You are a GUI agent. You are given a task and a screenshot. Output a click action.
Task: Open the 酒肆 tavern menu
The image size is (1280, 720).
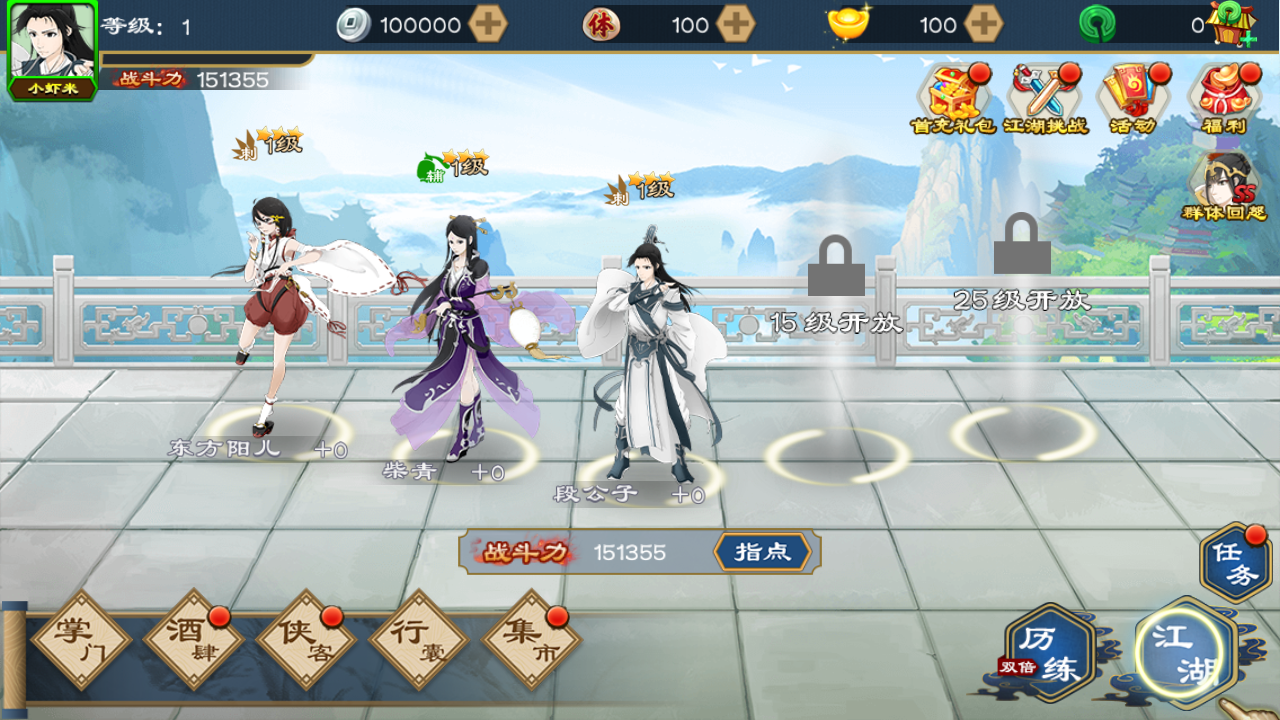[193, 640]
